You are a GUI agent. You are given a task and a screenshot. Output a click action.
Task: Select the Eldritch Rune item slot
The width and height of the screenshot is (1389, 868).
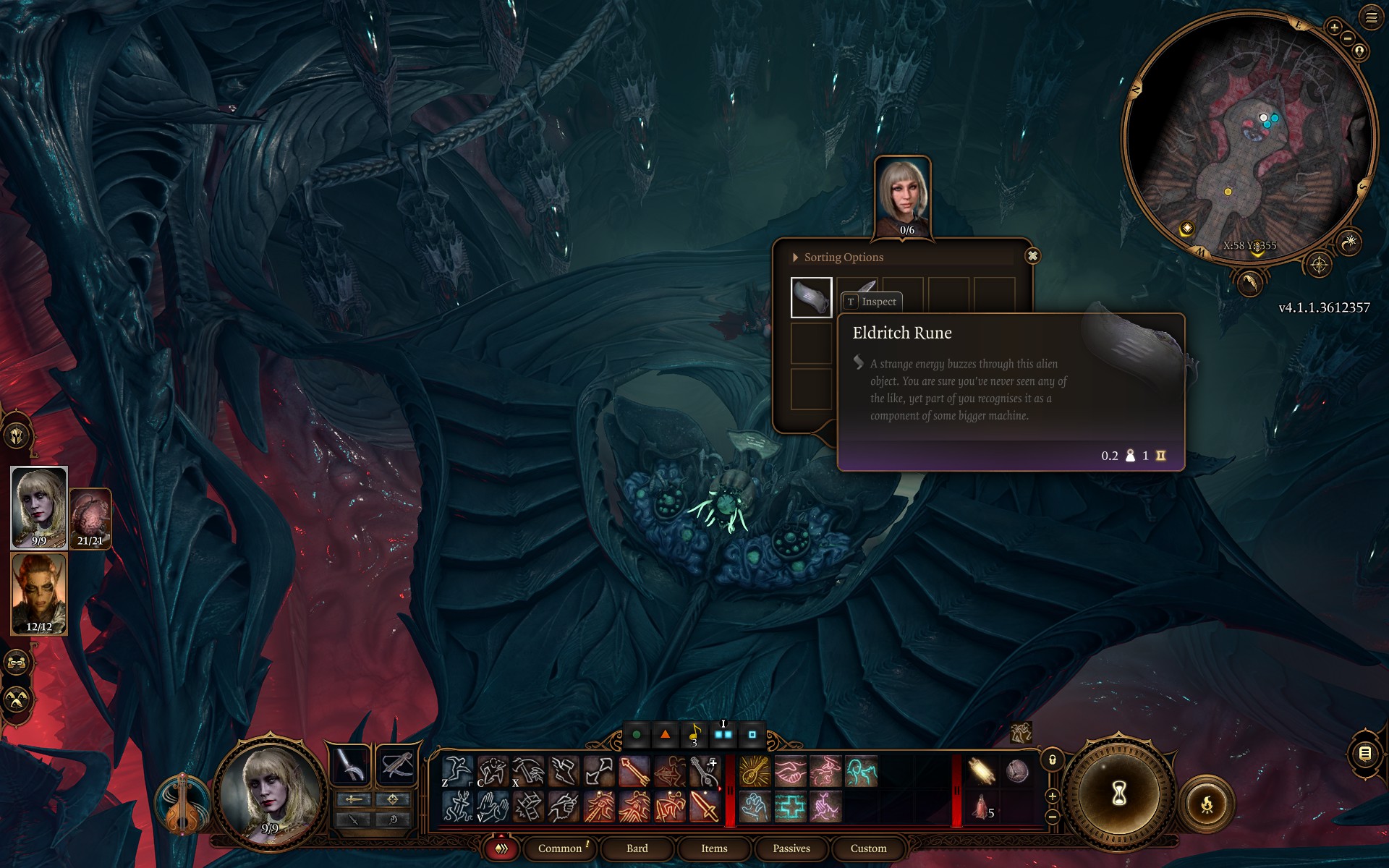[811, 297]
